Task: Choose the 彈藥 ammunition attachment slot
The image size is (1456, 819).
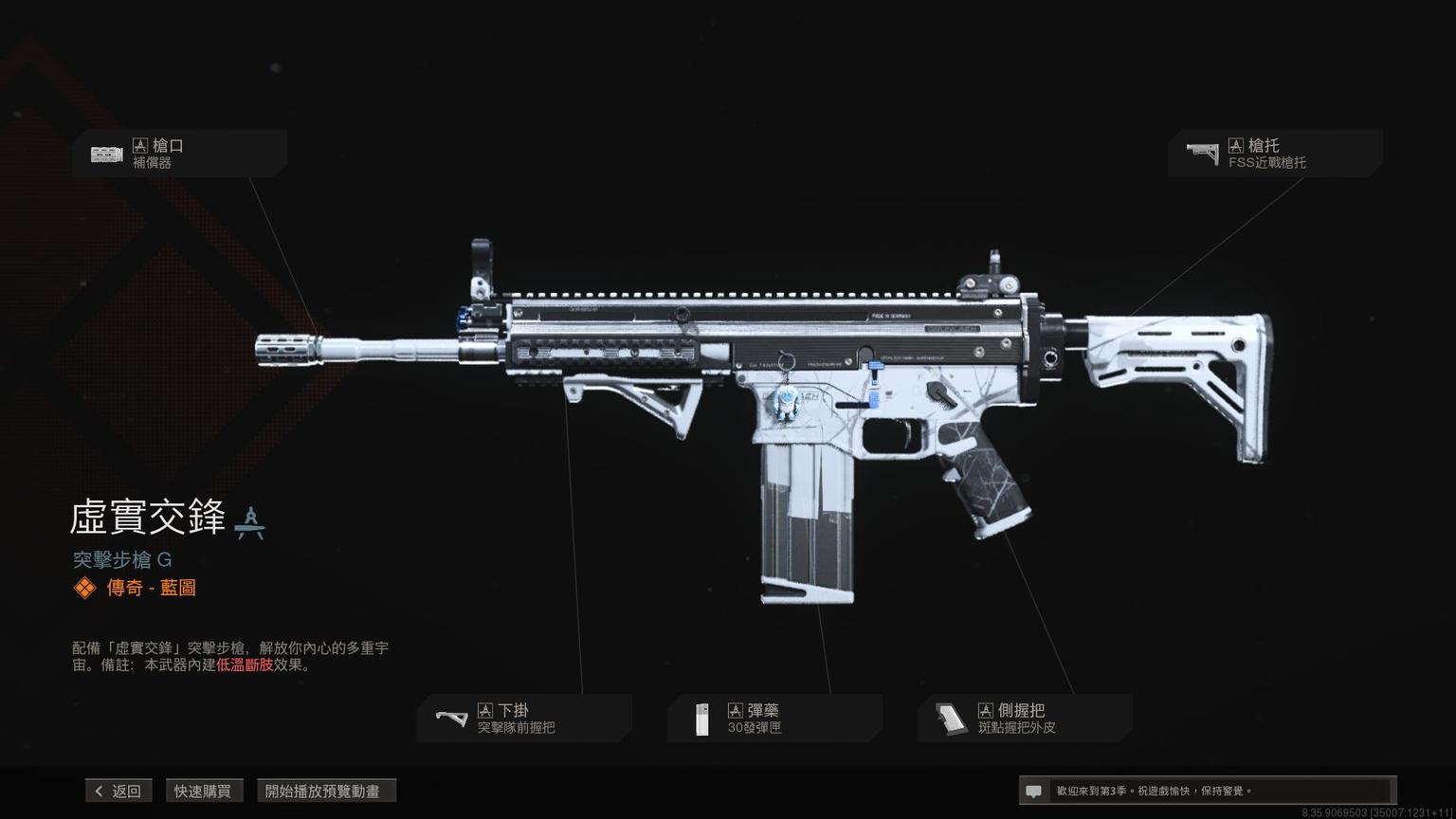Action: 774,719
